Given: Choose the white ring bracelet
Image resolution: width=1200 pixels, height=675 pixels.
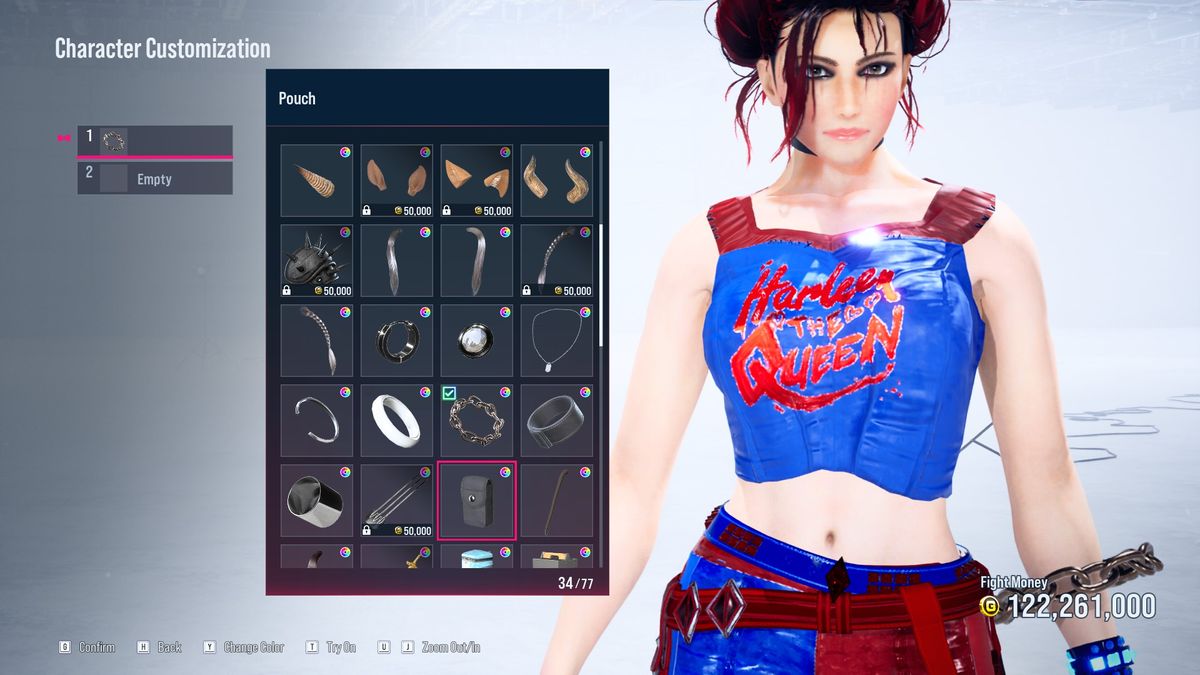Looking at the screenshot, I should pos(396,420).
